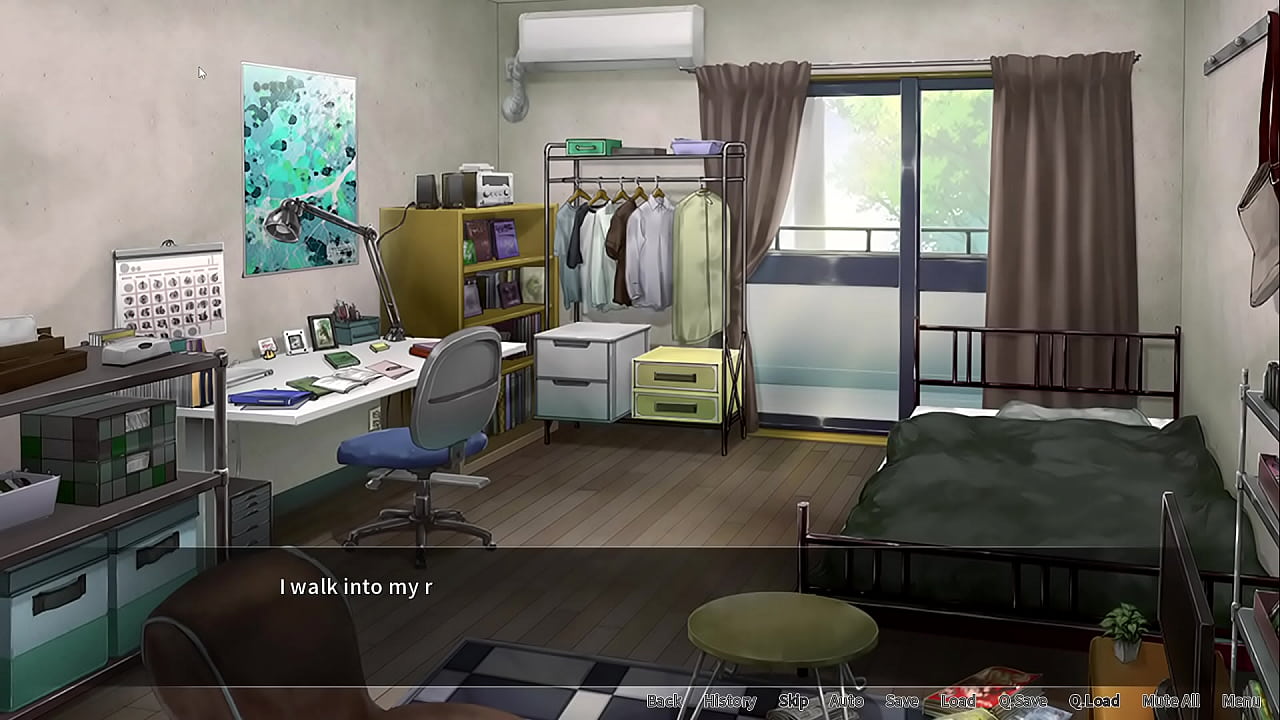1280x720 pixels.
Task: Activate Skip in the quick menu
Action: [x=793, y=701]
